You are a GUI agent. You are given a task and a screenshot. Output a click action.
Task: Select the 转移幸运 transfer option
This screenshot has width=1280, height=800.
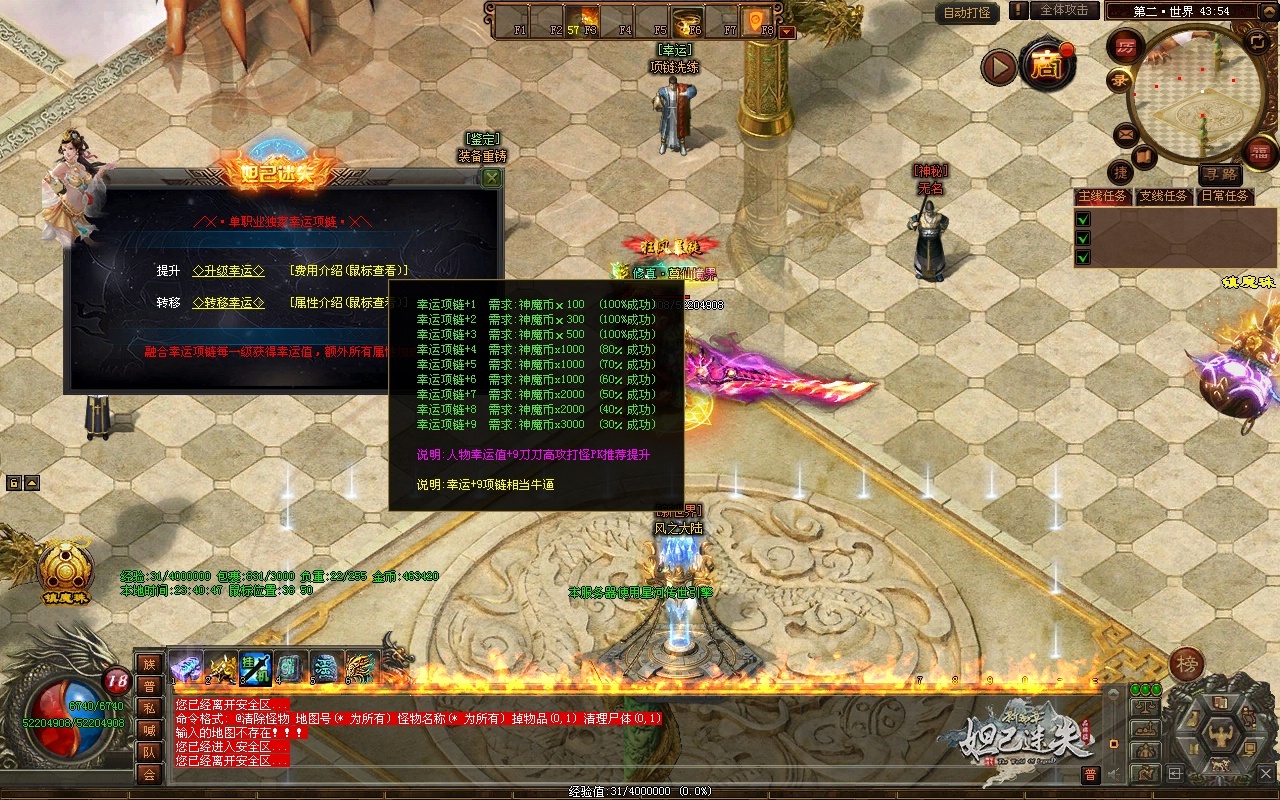coord(228,303)
